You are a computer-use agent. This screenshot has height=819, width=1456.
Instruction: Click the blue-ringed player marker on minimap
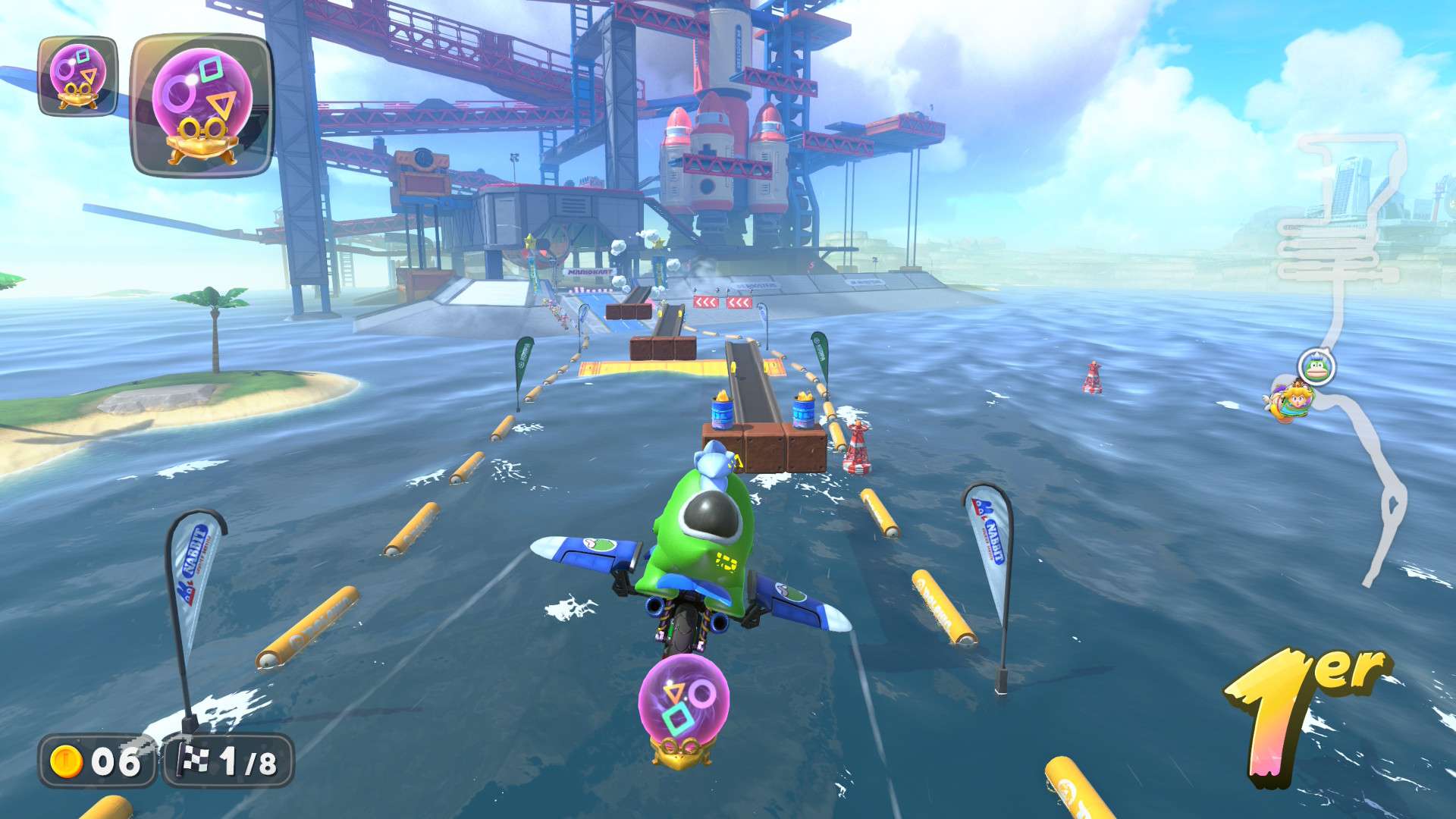[x=1316, y=368]
